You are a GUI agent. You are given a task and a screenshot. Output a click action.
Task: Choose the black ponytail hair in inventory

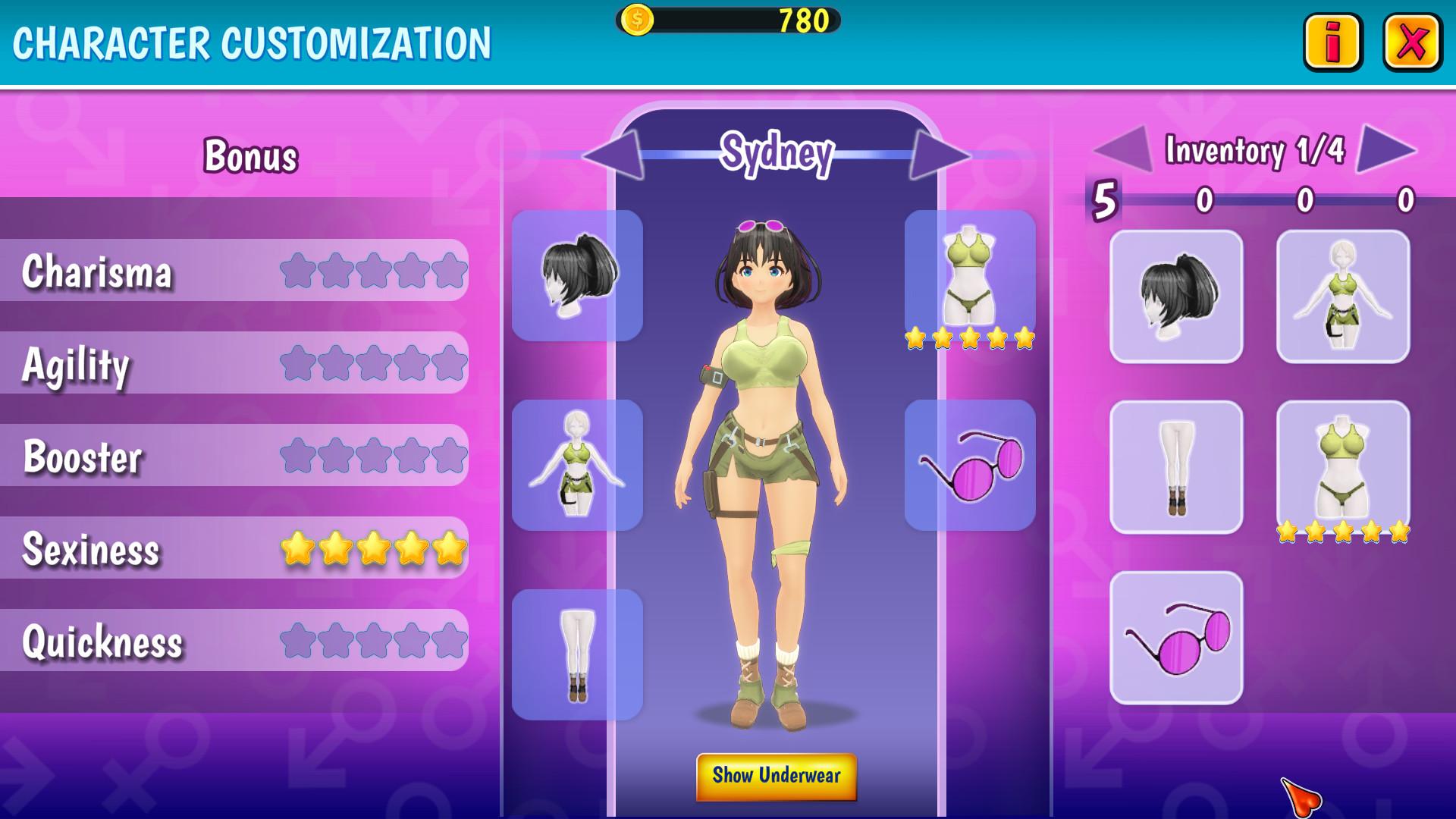tap(1176, 297)
